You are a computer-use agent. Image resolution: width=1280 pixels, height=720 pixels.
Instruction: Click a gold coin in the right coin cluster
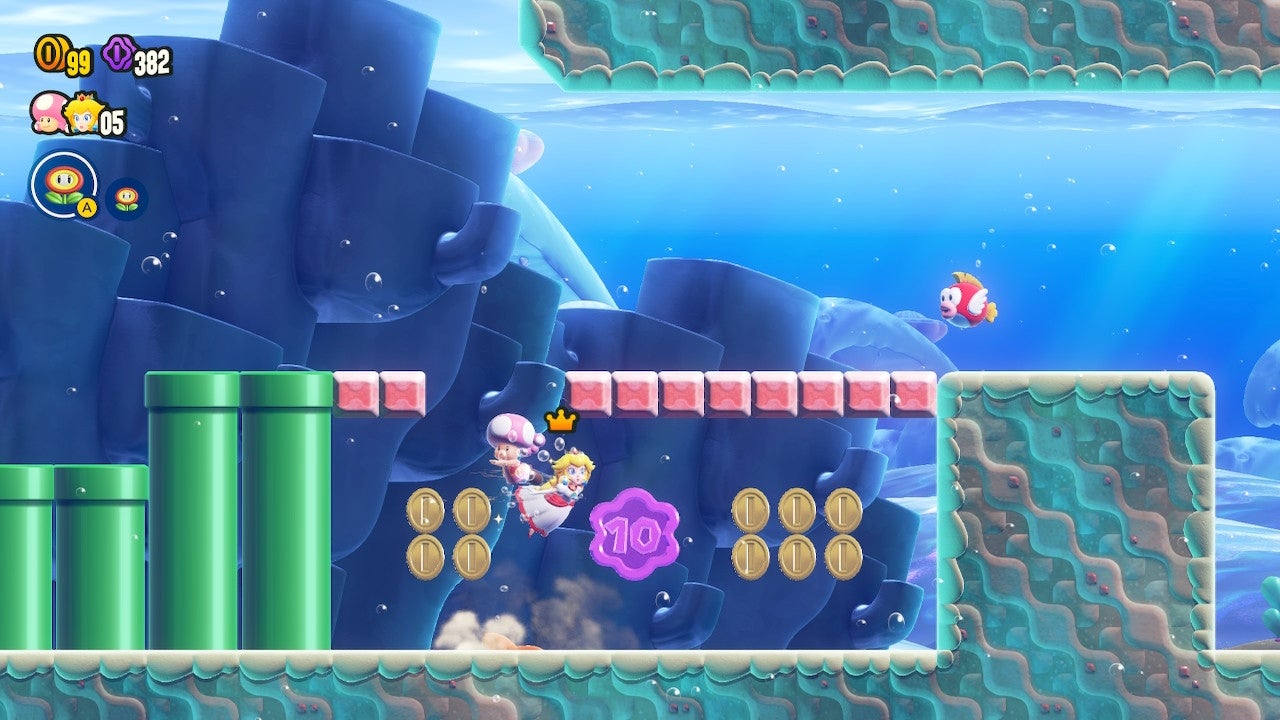tap(752, 509)
